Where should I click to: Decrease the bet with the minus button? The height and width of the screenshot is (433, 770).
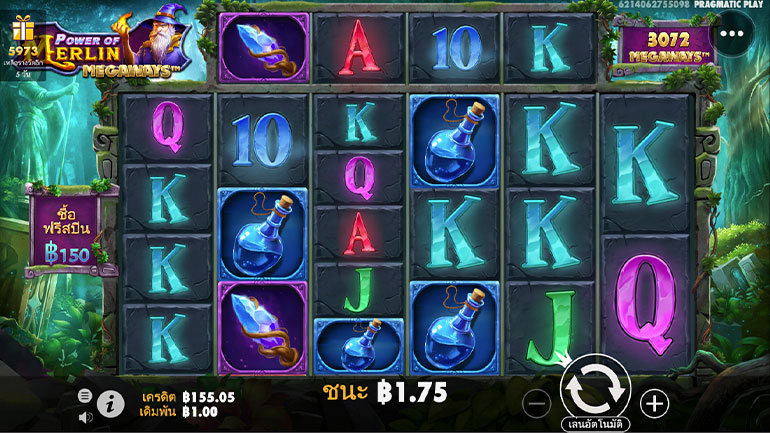pos(537,403)
